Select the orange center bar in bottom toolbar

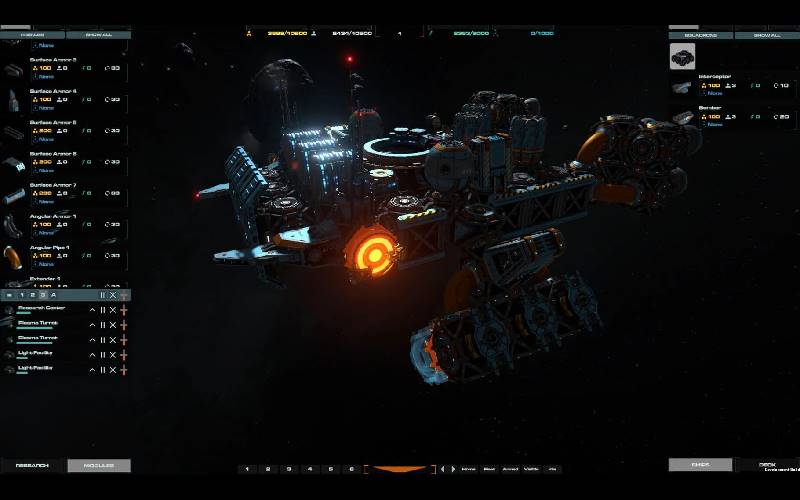399,468
